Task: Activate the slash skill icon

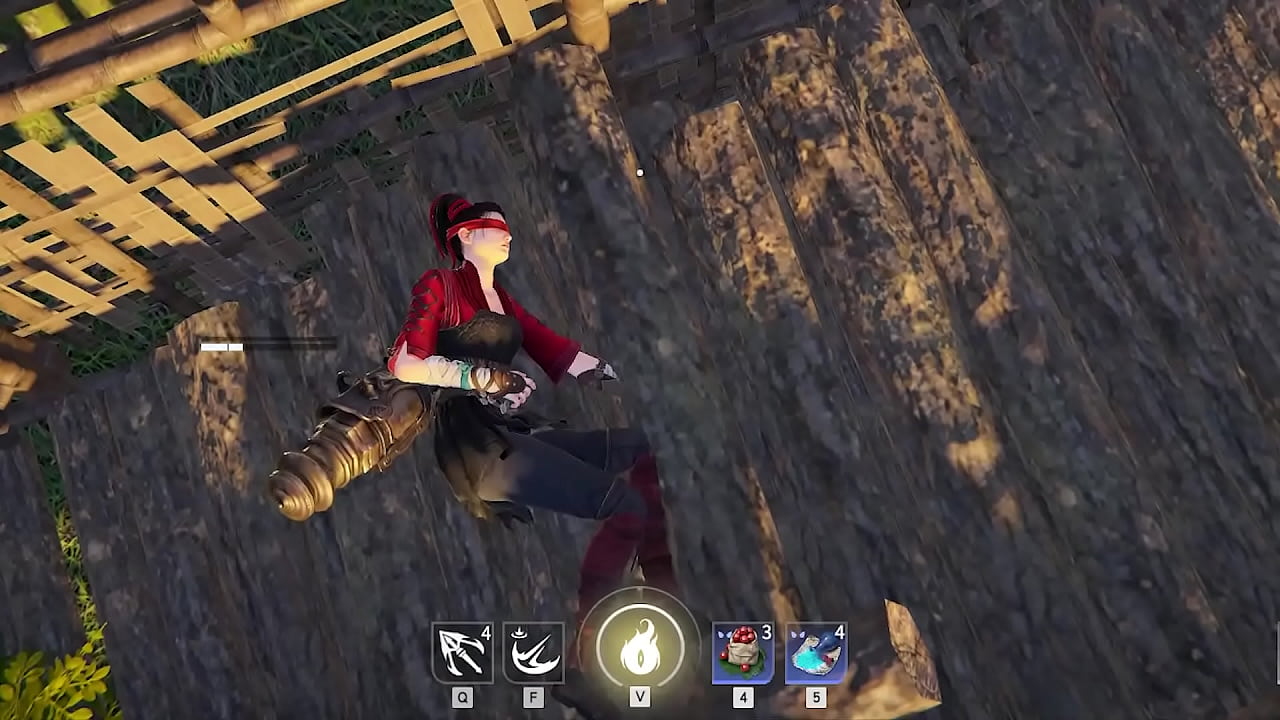Action: (533, 653)
